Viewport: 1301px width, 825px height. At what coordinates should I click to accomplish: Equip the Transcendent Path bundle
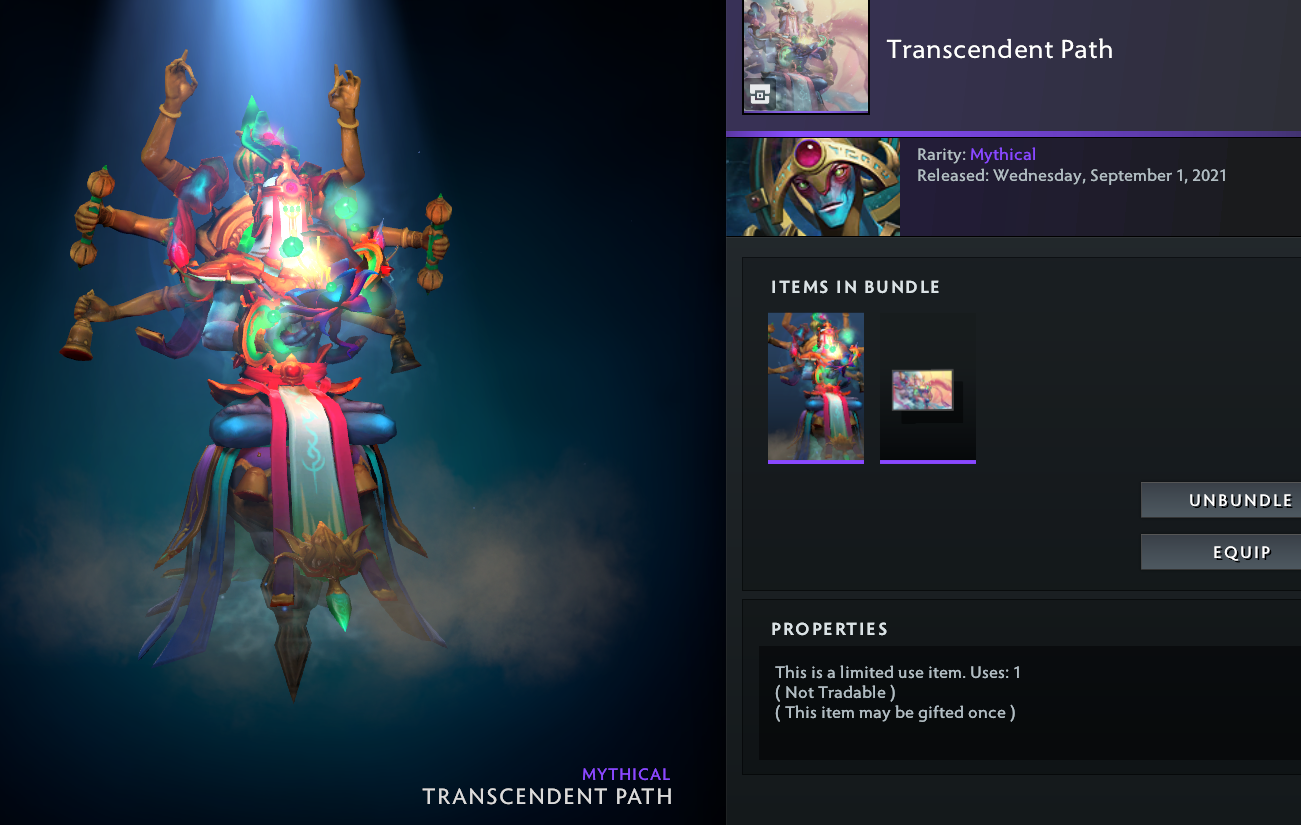(1222, 552)
